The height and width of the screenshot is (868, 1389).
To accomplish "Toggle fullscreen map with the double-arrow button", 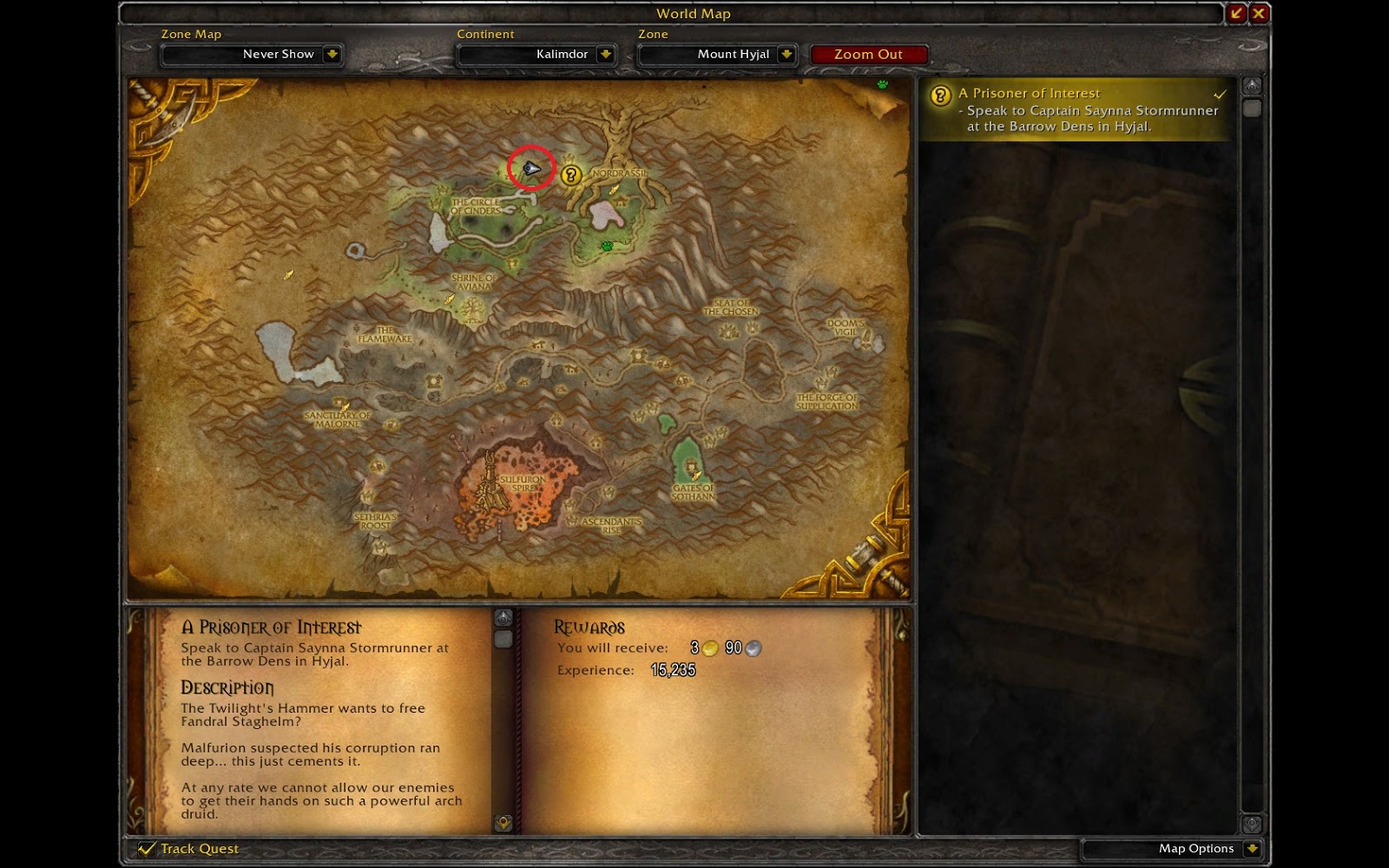I will pyautogui.click(x=1234, y=13).
